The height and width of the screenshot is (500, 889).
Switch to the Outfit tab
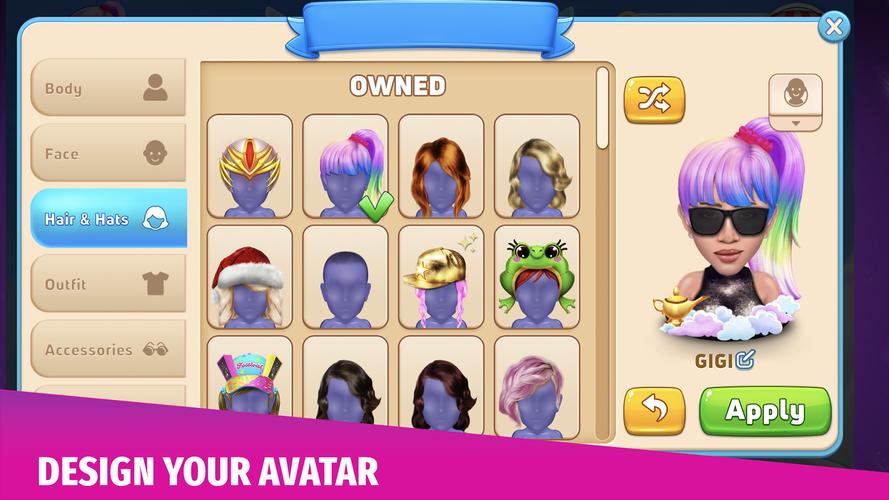[x=108, y=284]
